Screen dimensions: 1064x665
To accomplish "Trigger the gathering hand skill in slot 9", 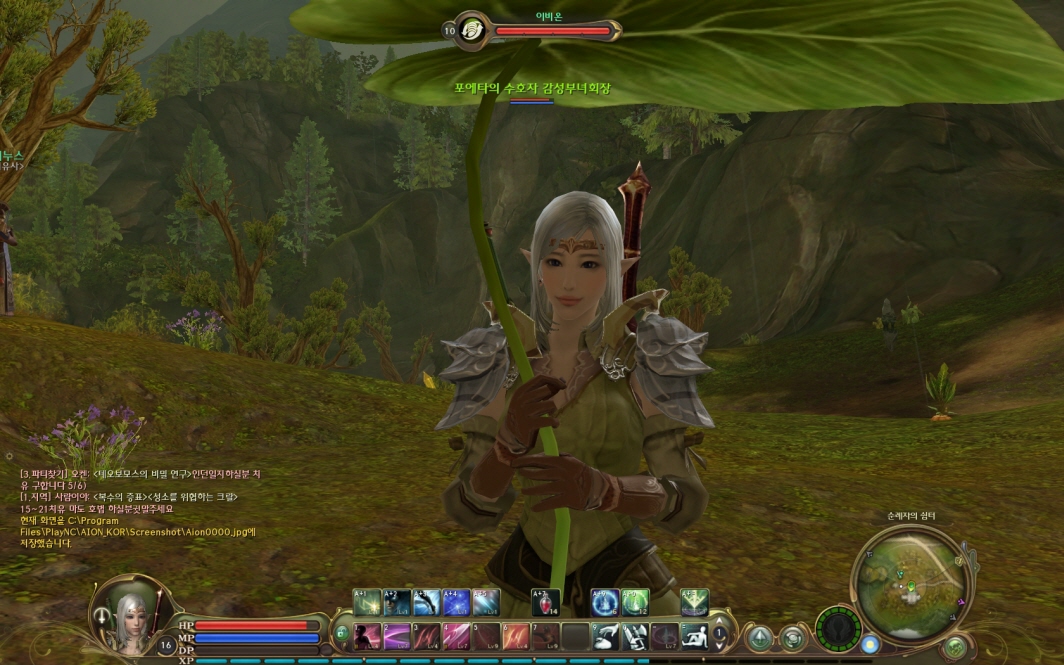I will pos(607,636).
